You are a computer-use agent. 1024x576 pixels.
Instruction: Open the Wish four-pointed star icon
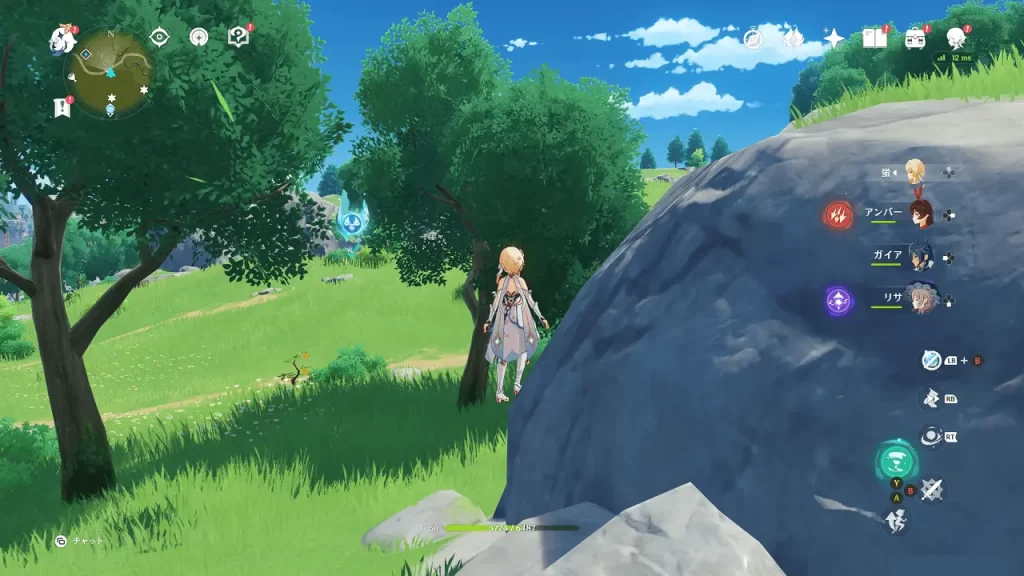(x=833, y=38)
